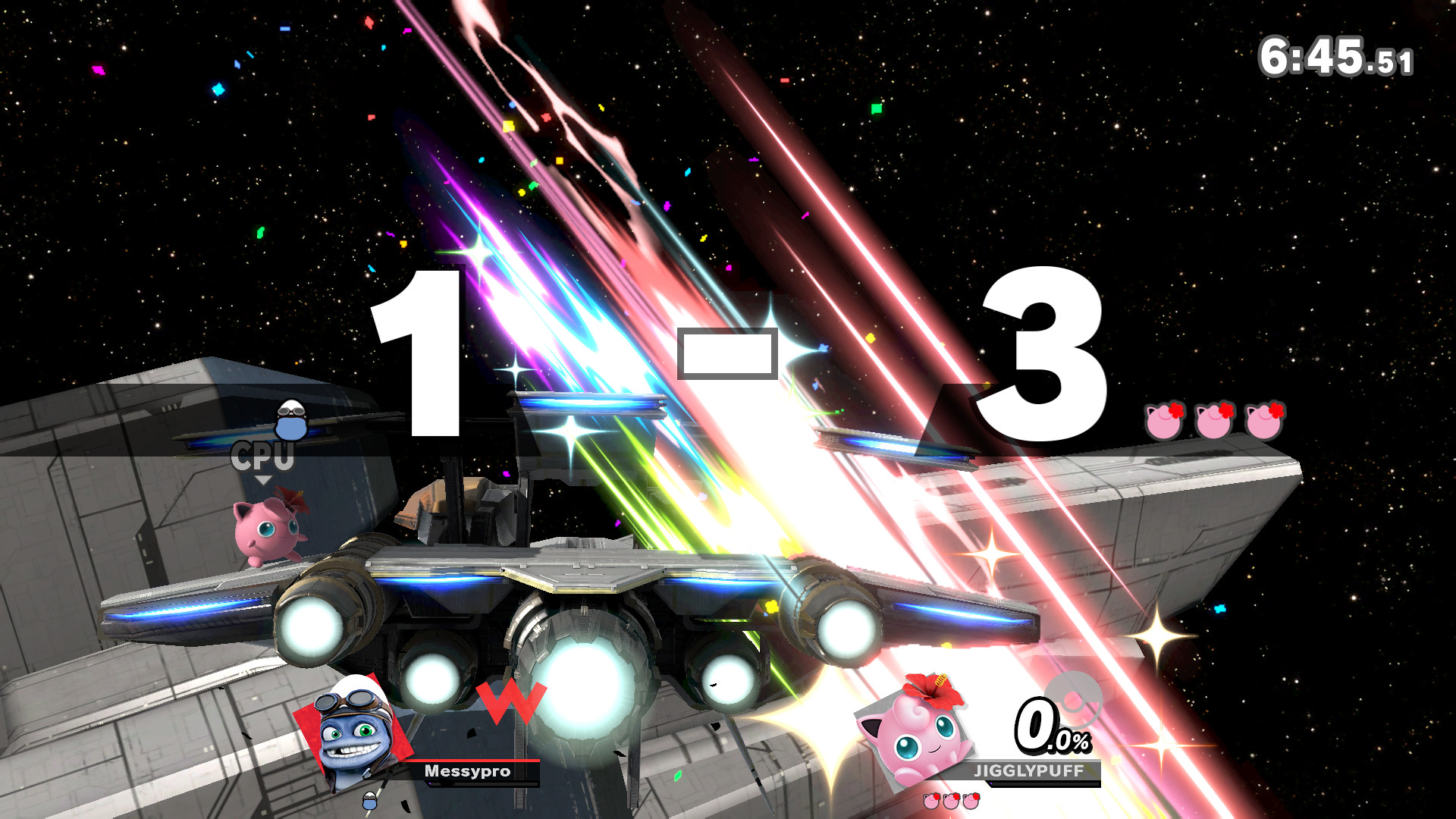1456x819 pixels.
Task: Click the downward arrow under the CPU label
Action: [x=265, y=480]
